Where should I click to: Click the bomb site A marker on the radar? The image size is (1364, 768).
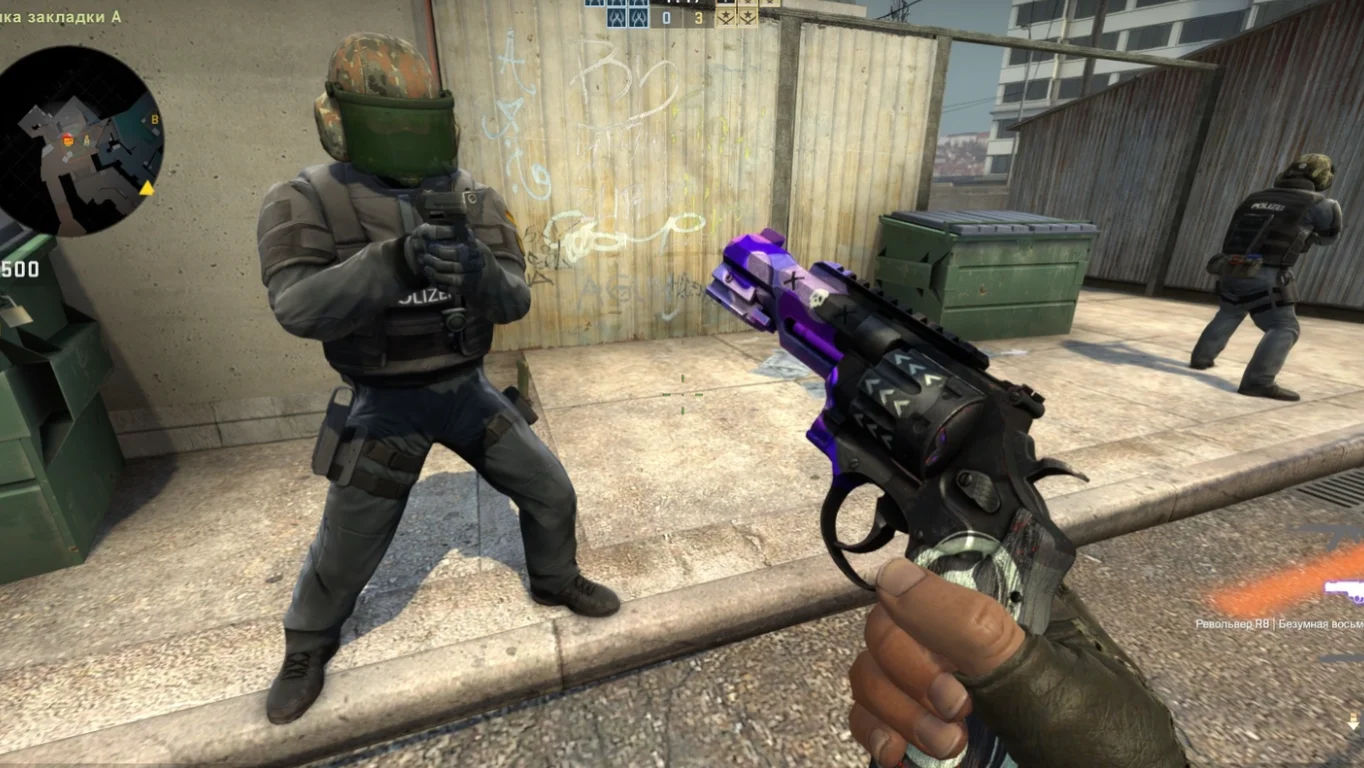[x=87, y=140]
